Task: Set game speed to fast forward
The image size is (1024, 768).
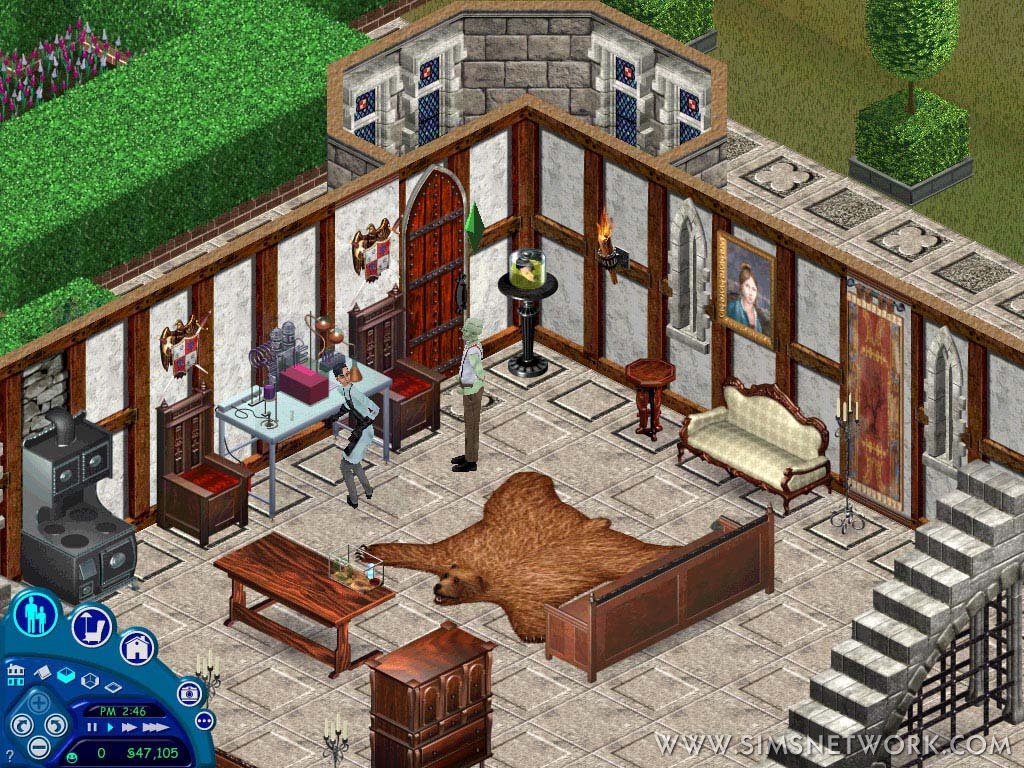Action: coord(128,728)
